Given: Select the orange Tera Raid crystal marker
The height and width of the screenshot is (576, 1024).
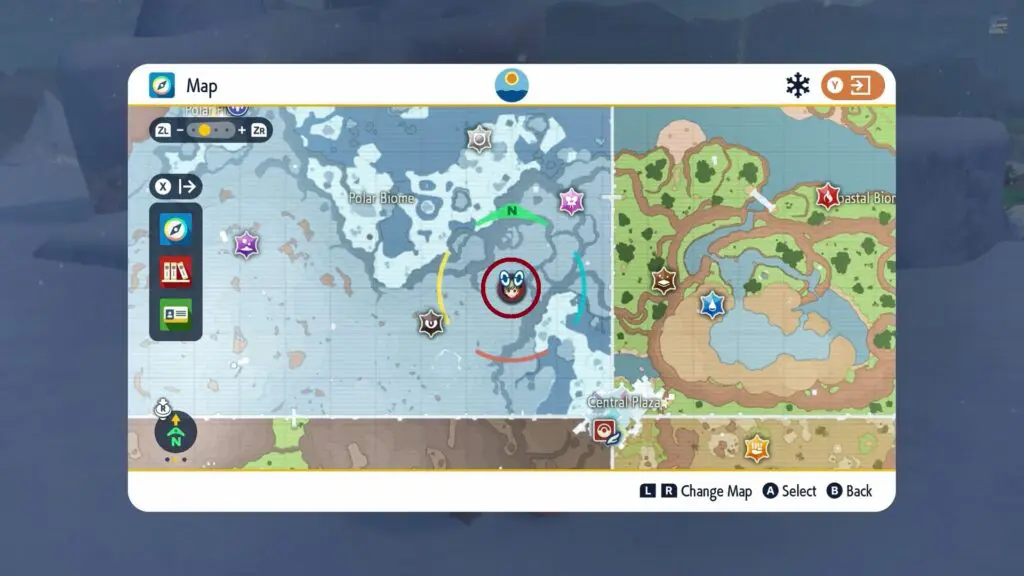Looking at the screenshot, I should pos(757,447).
